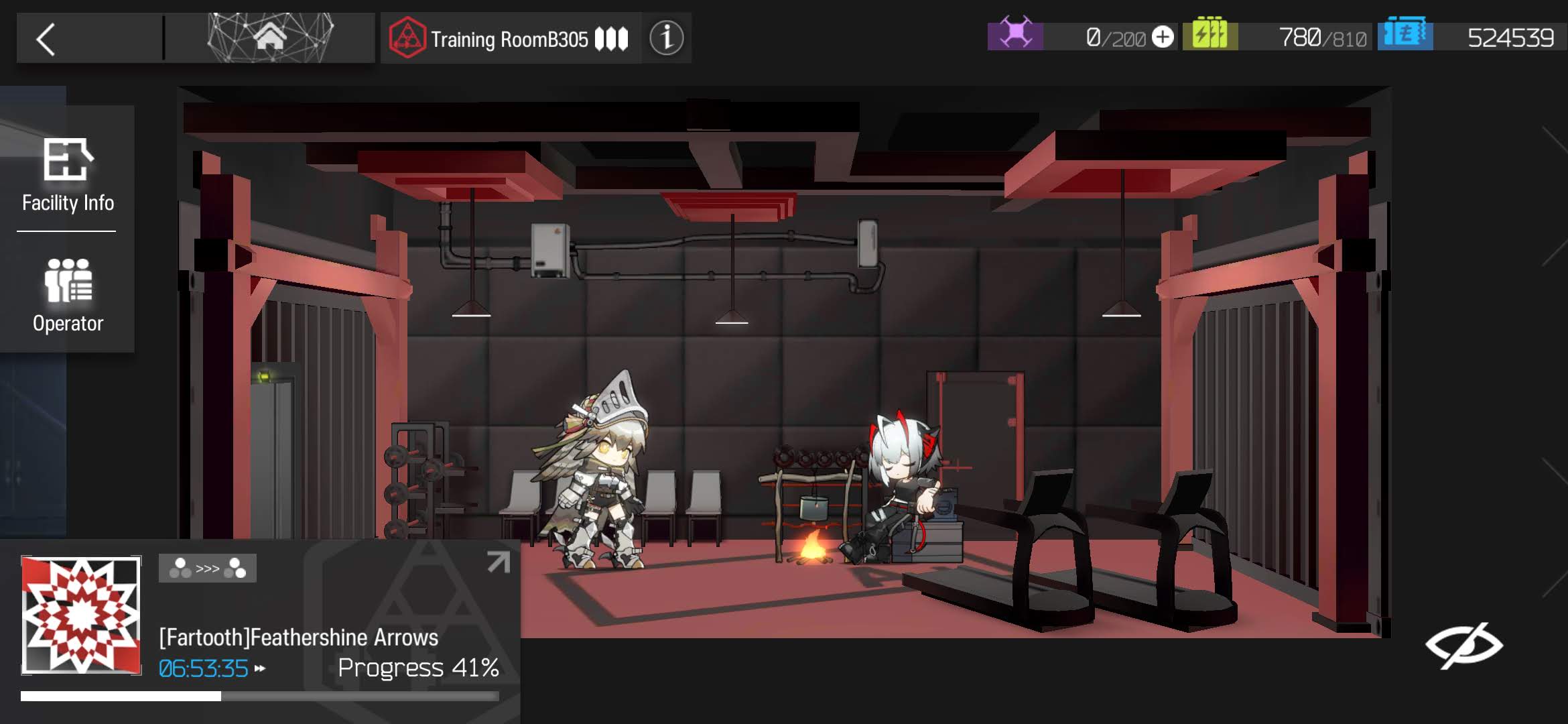Screen dimensions: 1568x724
Task: Add more drones with the plus button
Action: (x=1163, y=37)
